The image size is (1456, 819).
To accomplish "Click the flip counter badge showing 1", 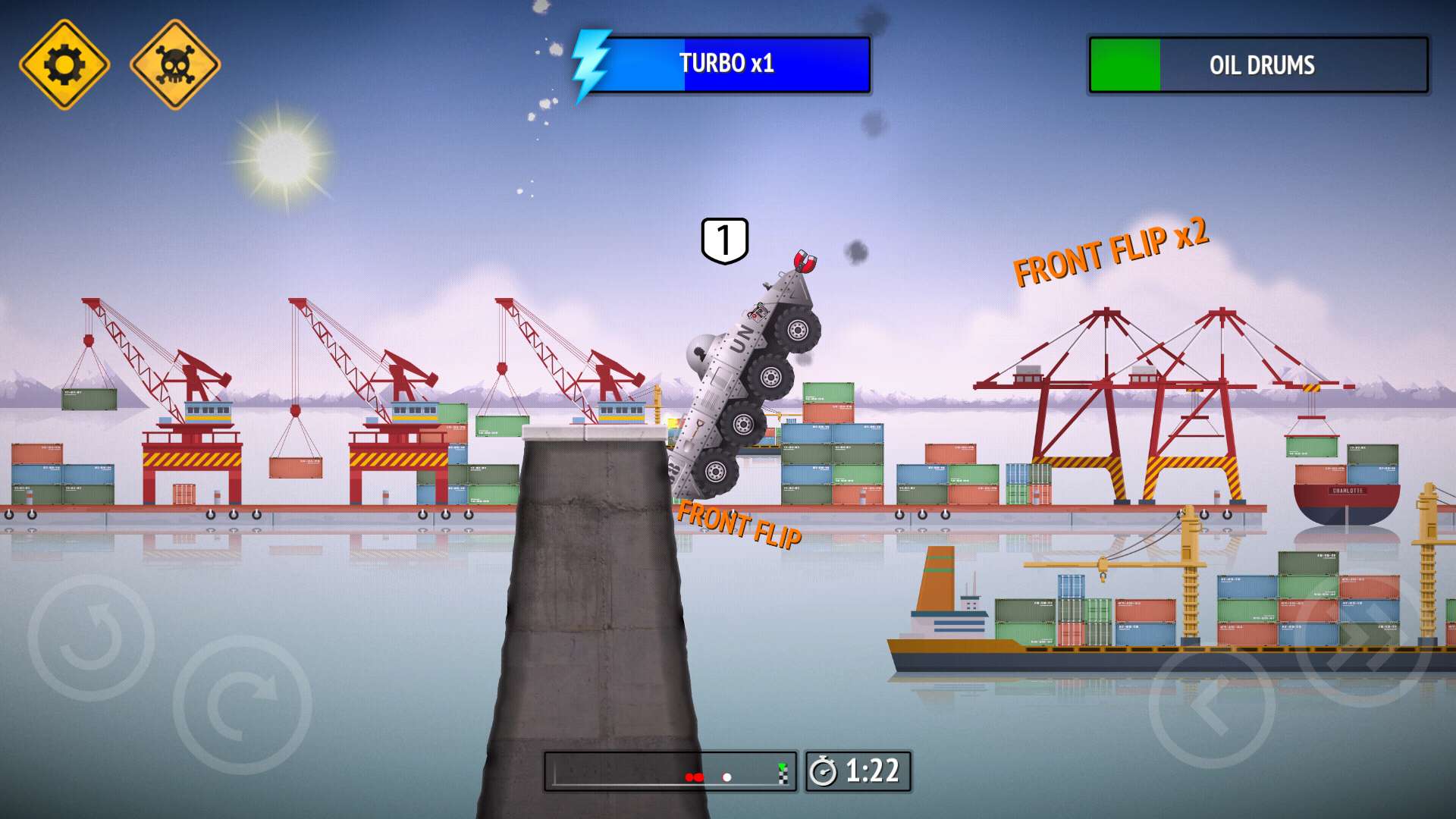I will pos(724,241).
